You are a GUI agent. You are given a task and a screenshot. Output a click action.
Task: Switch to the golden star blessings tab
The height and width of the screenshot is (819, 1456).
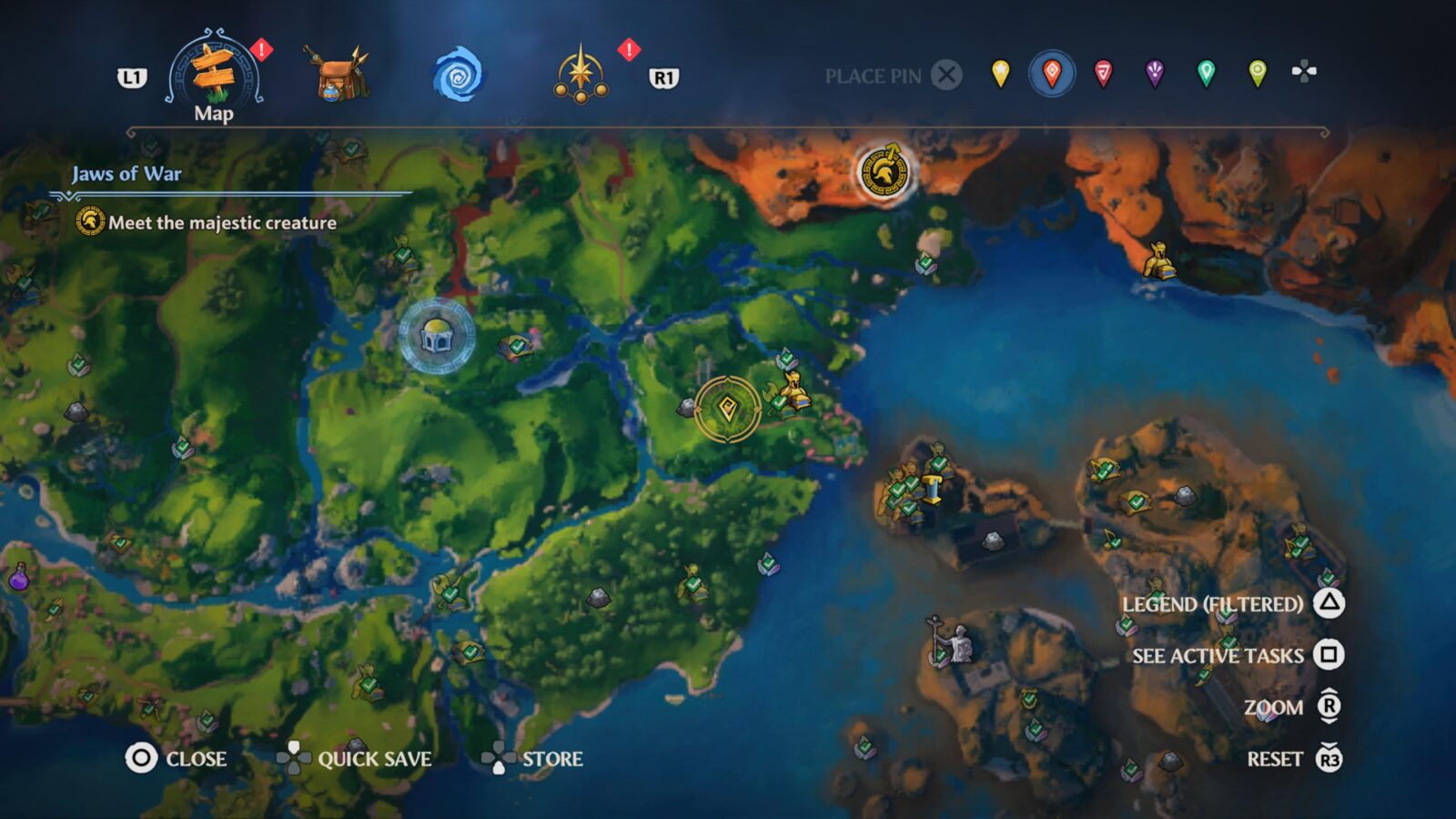[x=582, y=71]
